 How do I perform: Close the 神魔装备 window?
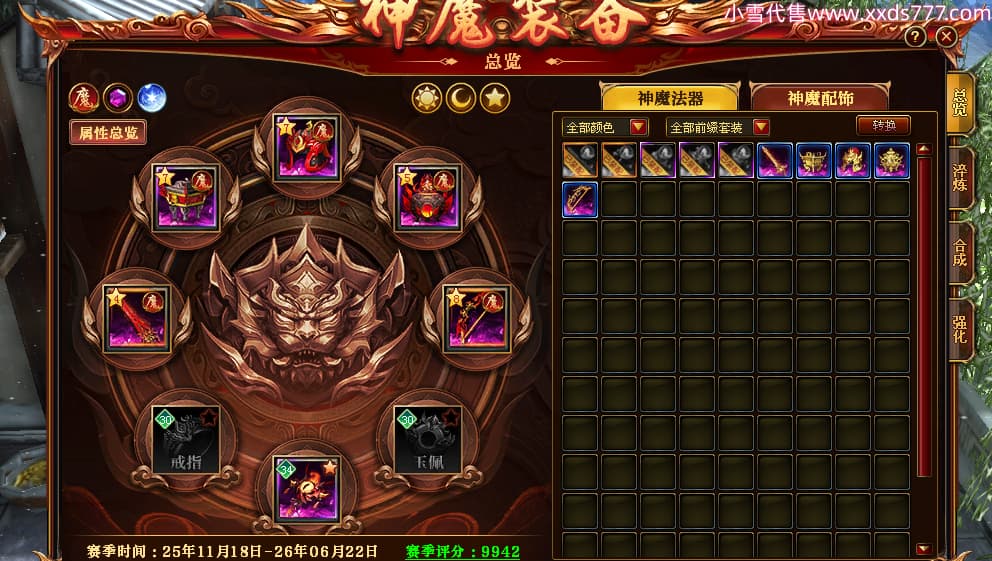(x=946, y=37)
